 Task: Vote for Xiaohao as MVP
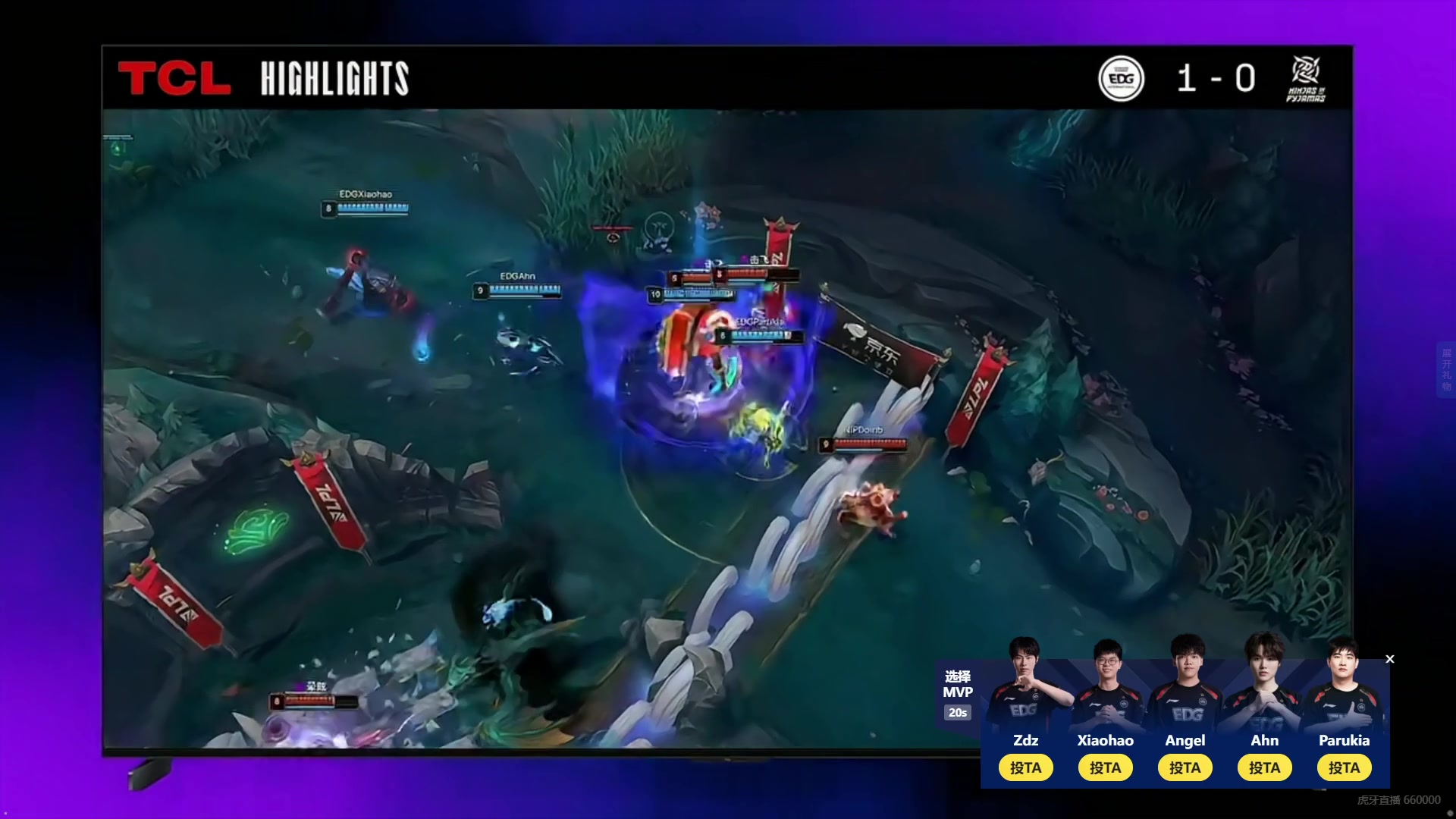(1105, 767)
